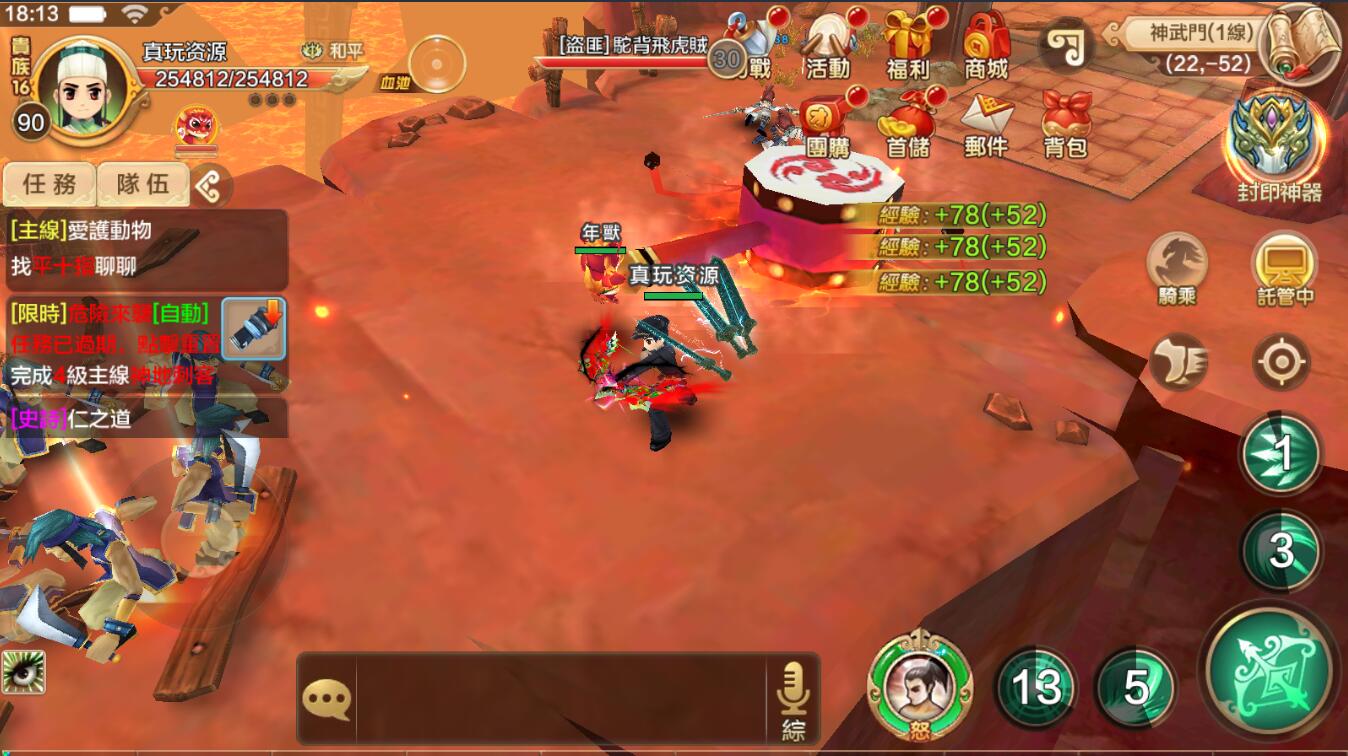Switch to the 任務 quest tab
The width and height of the screenshot is (1348, 756).
(x=49, y=184)
